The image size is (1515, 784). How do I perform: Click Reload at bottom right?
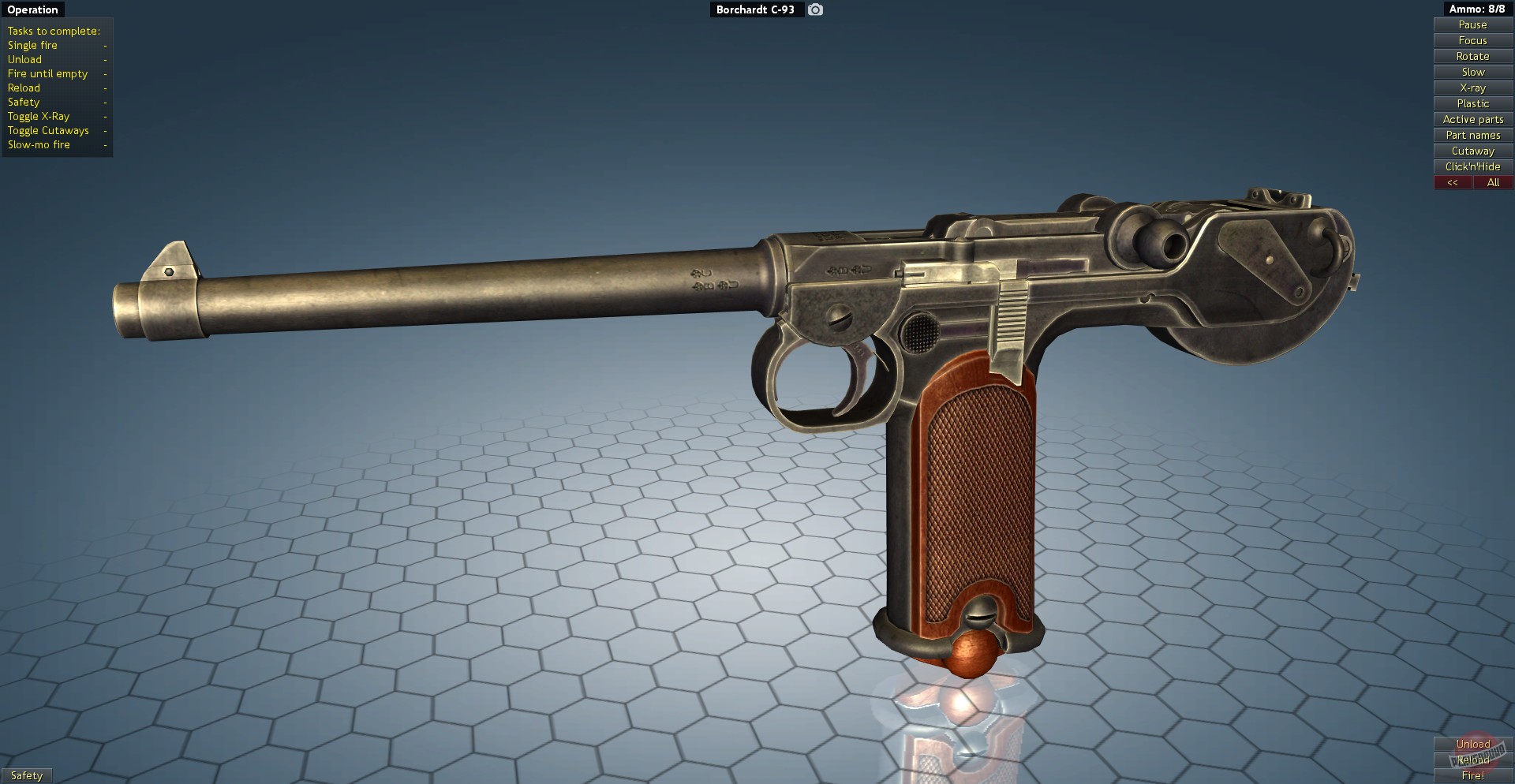(x=1472, y=760)
